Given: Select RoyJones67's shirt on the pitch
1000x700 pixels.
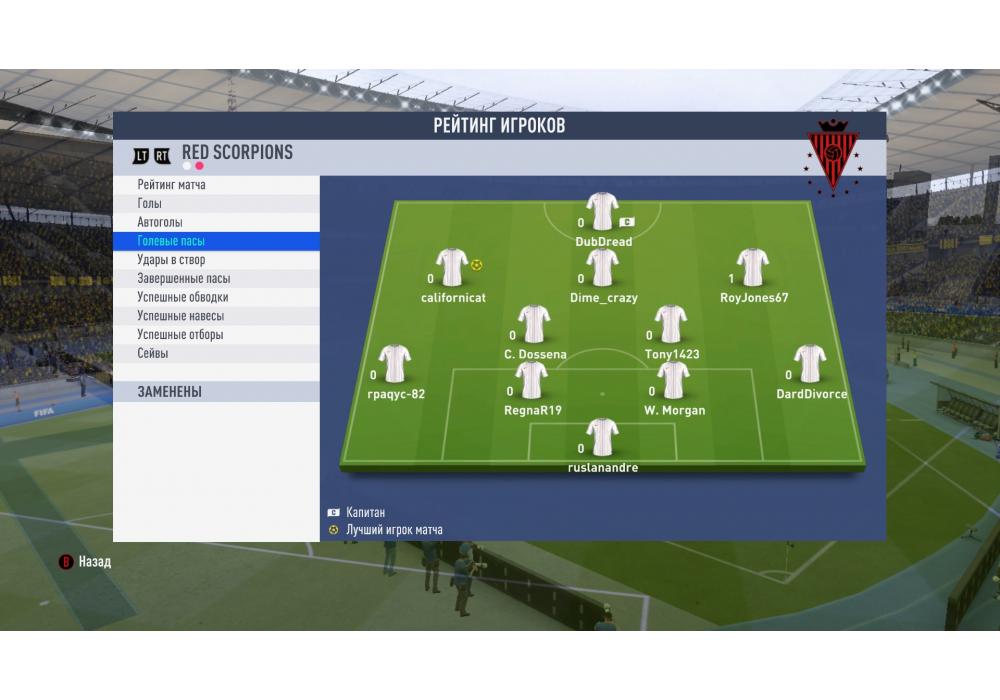Looking at the screenshot, I should [753, 268].
